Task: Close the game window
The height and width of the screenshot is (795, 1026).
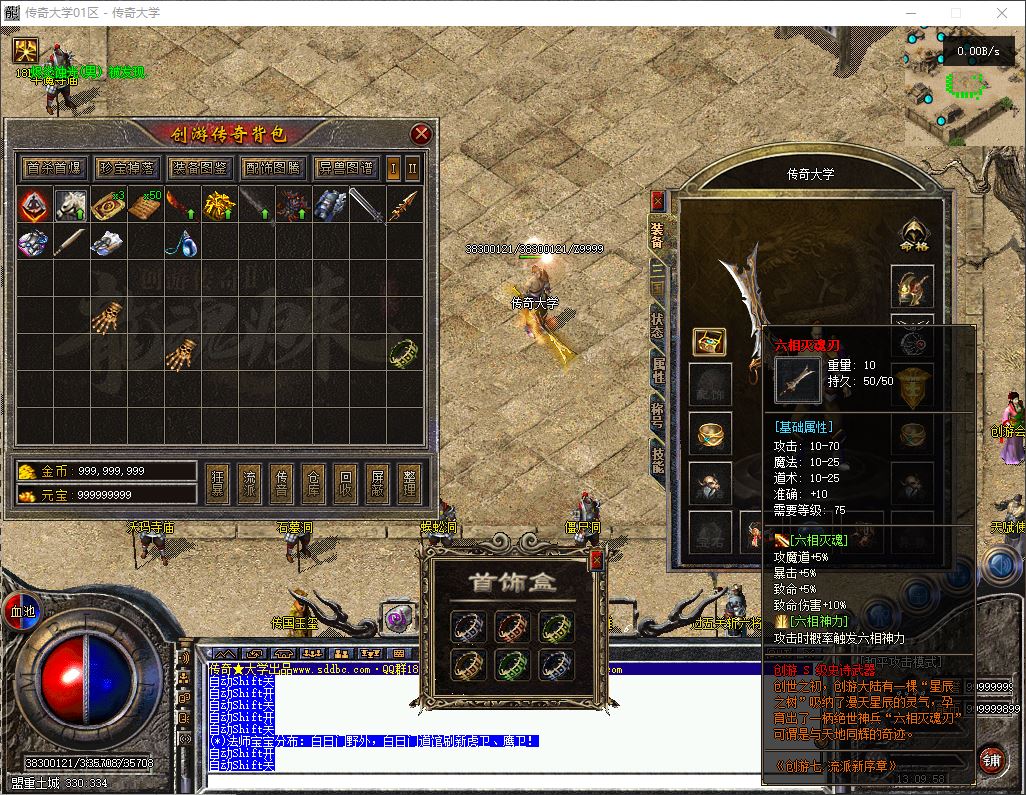Action: coord(1002,13)
